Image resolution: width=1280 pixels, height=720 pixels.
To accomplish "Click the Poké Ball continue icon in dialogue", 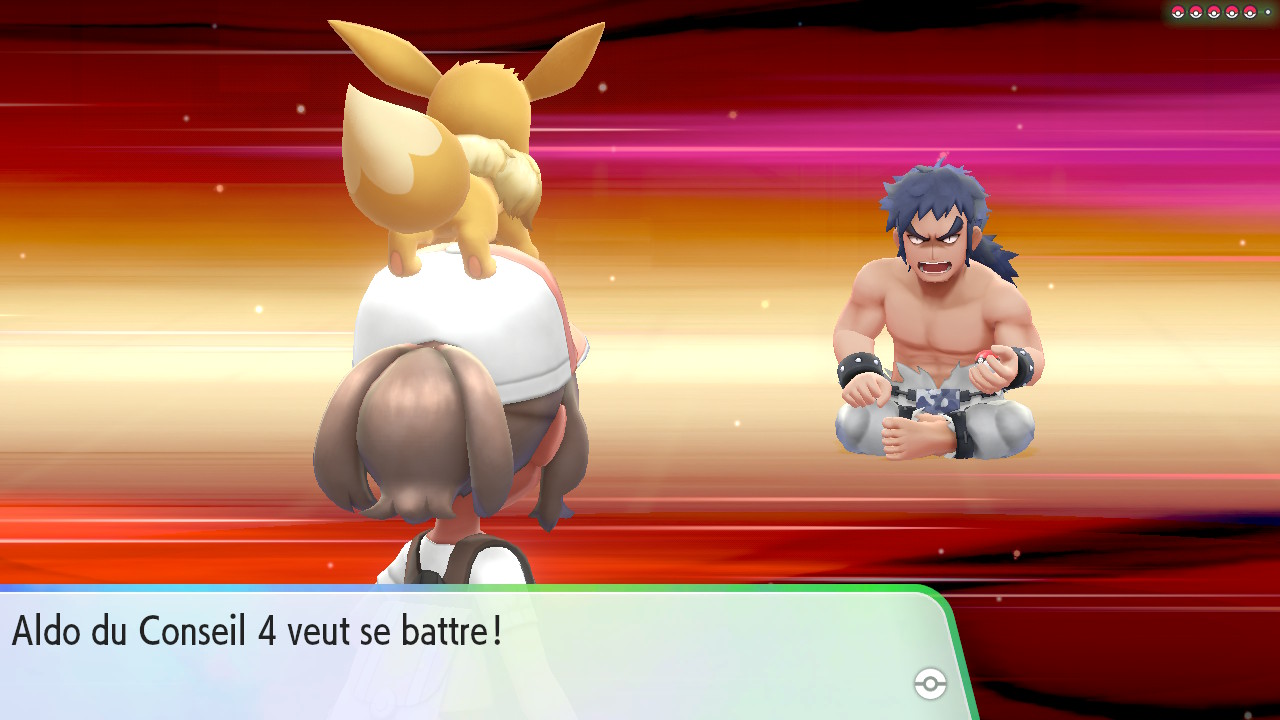I will [930, 684].
